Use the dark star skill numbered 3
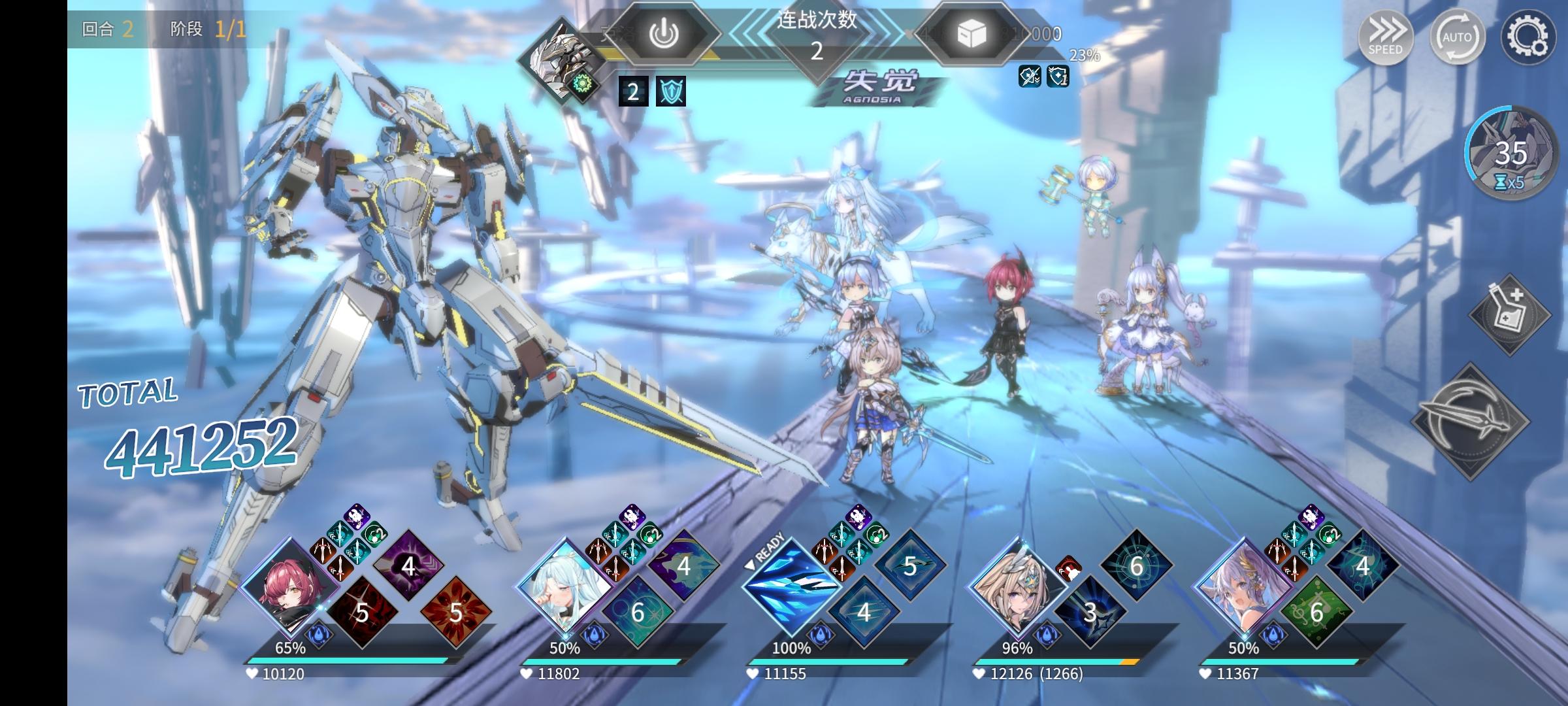Screen dimensions: 1568x706 coord(1090,613)
